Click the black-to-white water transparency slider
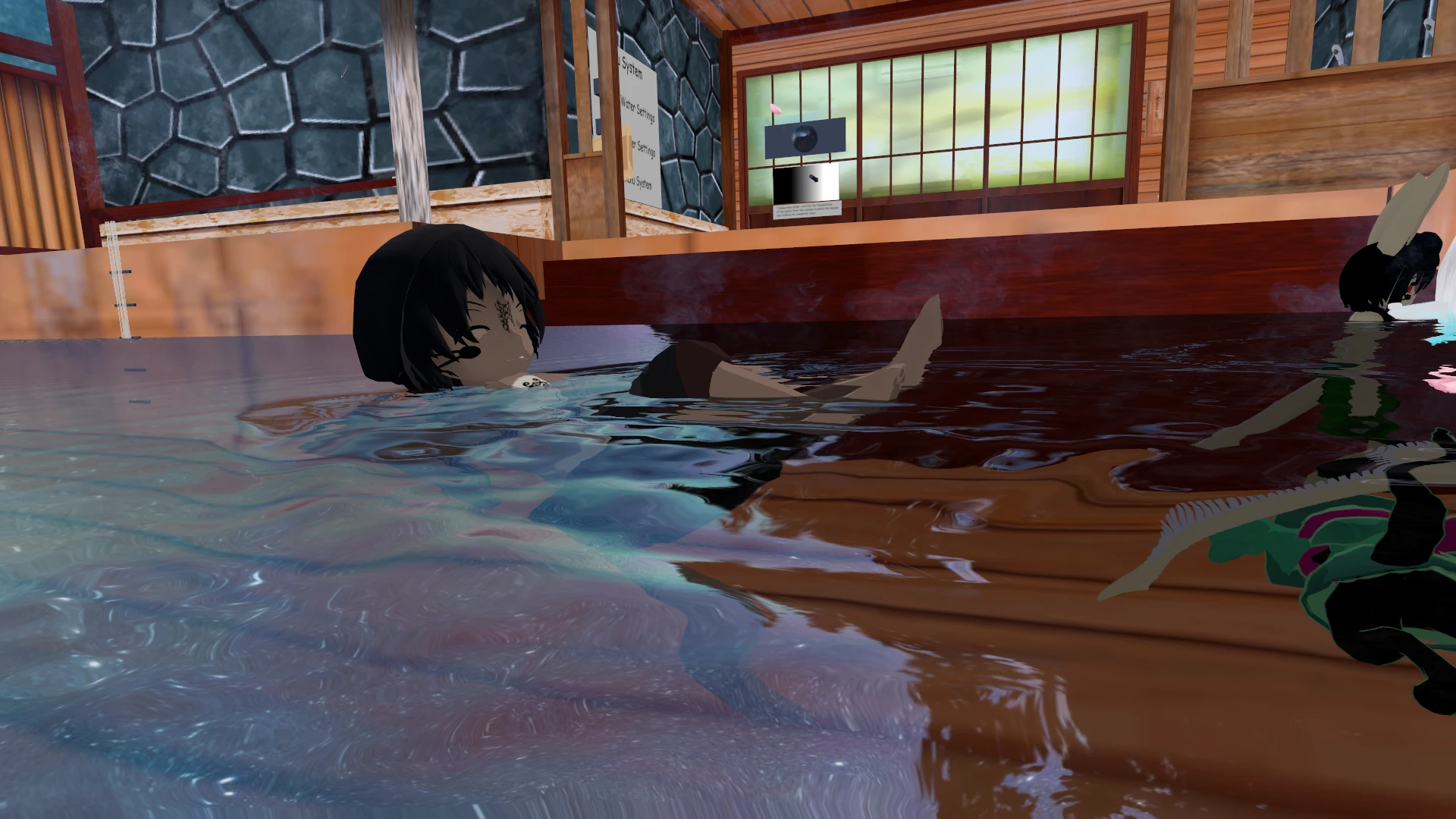This screenshot has height=819, width=1456. click(805, 183)
